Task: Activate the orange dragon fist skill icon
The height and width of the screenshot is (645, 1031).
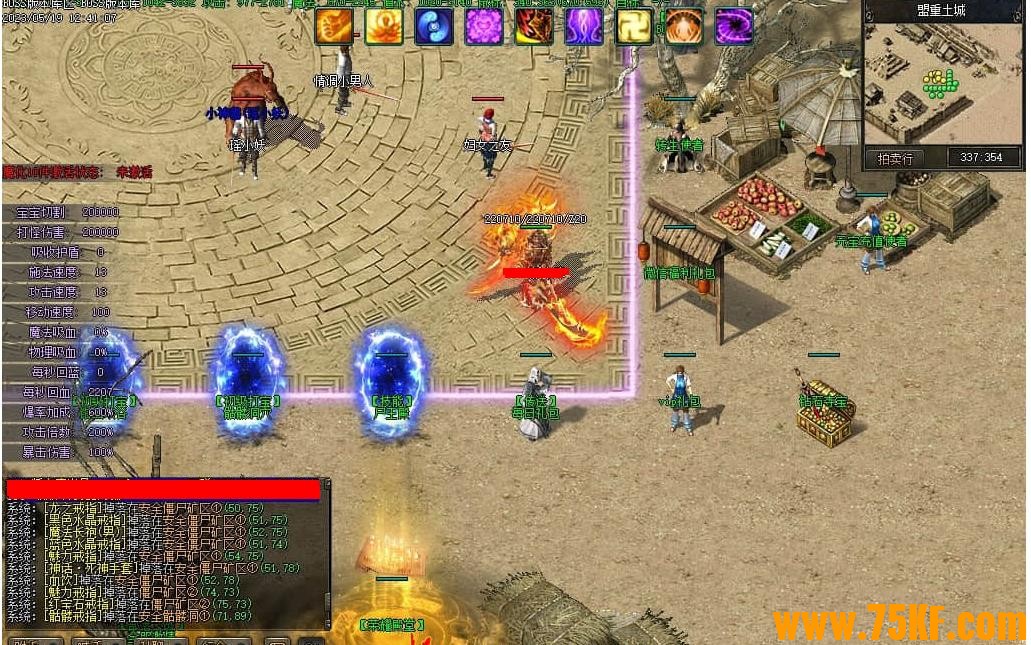Action: coord(334,27)
